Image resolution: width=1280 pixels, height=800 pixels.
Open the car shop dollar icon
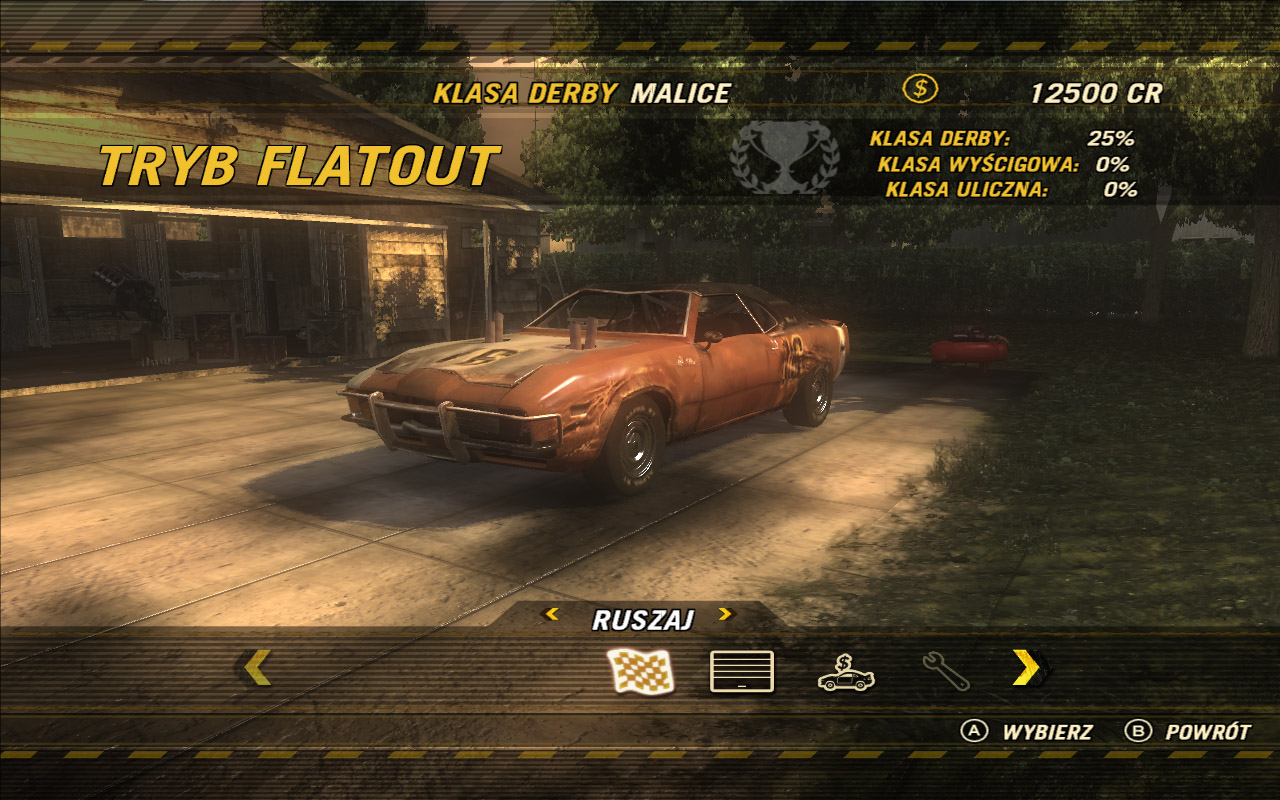coord(846,673)
